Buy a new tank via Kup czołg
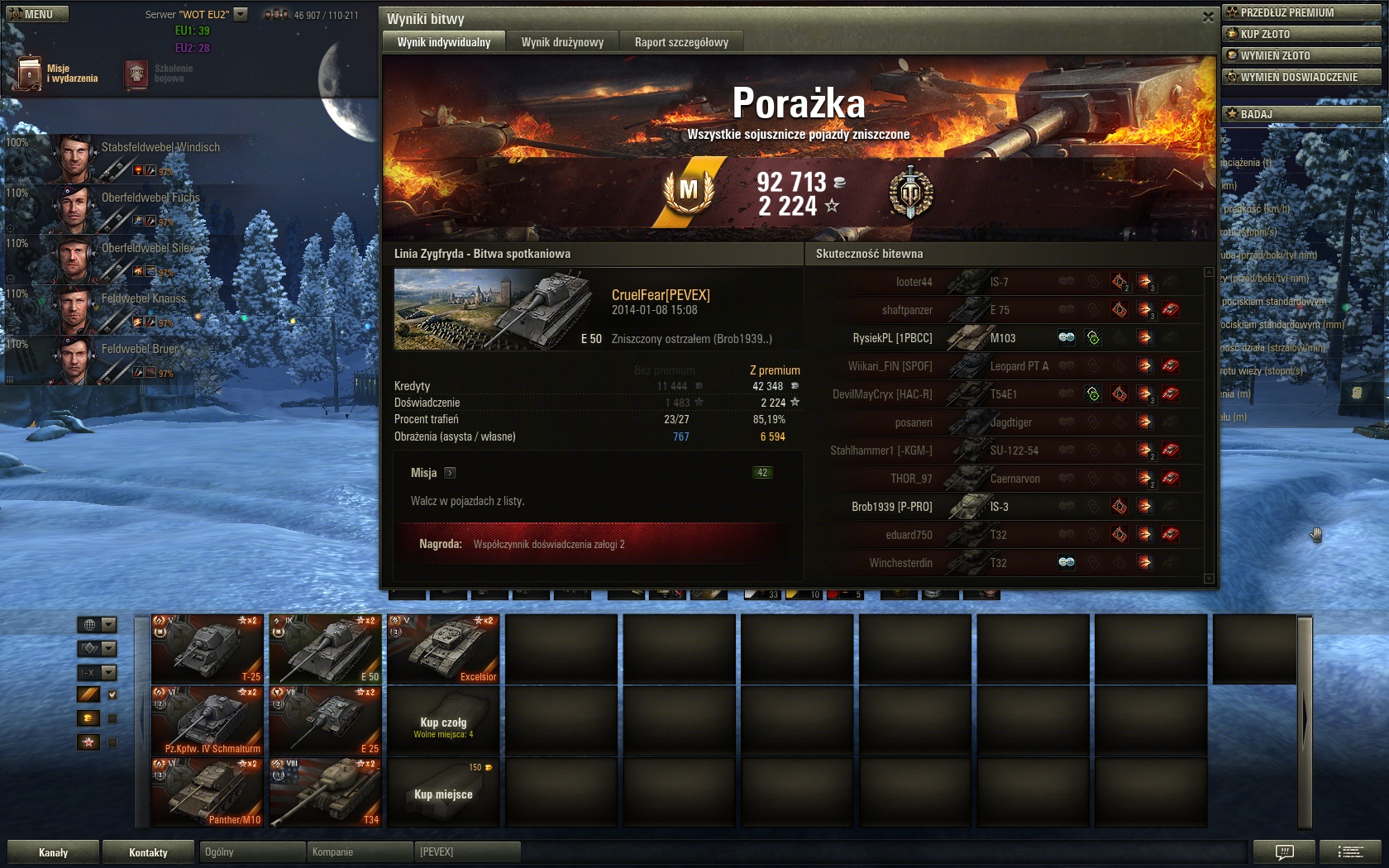1389x868 pixels. (x=443, y=723)
